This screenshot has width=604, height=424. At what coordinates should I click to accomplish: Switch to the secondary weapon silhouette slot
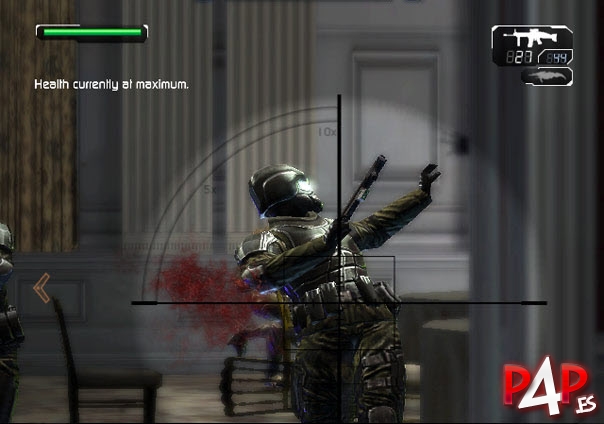click(x=546, y=76)
